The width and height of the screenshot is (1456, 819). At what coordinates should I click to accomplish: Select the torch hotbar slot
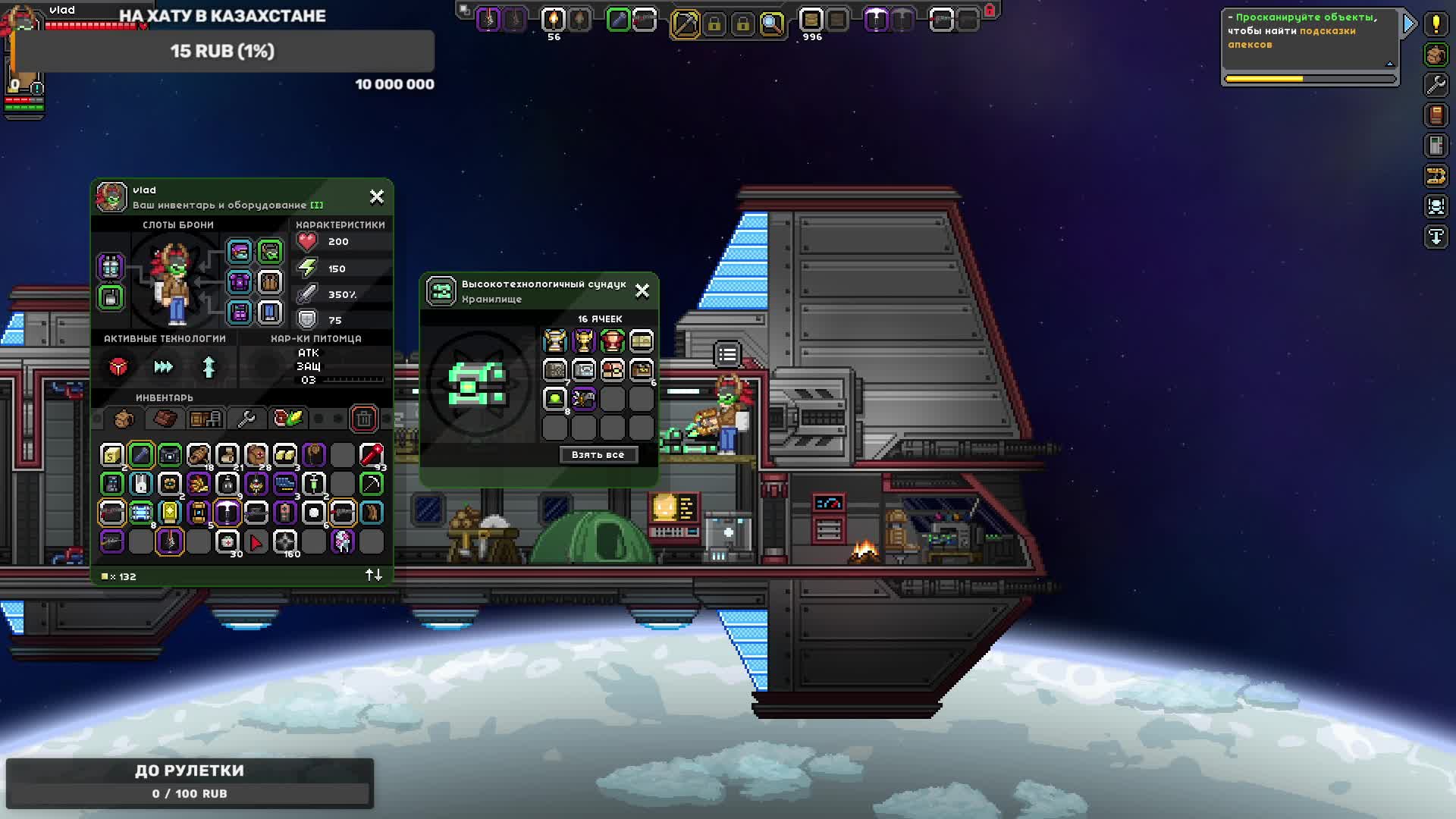(554, 20)
